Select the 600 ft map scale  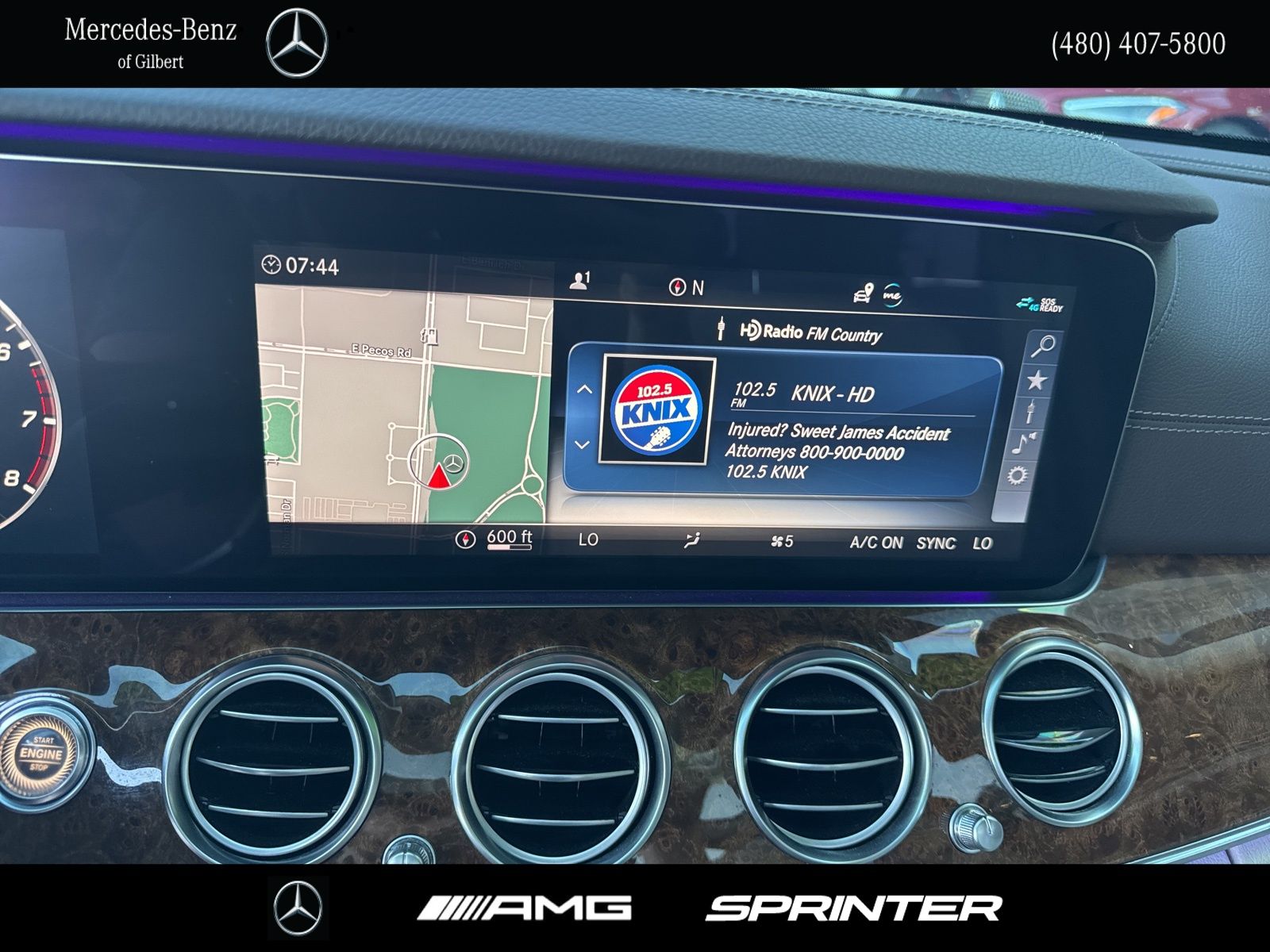(x=509, y=539)
